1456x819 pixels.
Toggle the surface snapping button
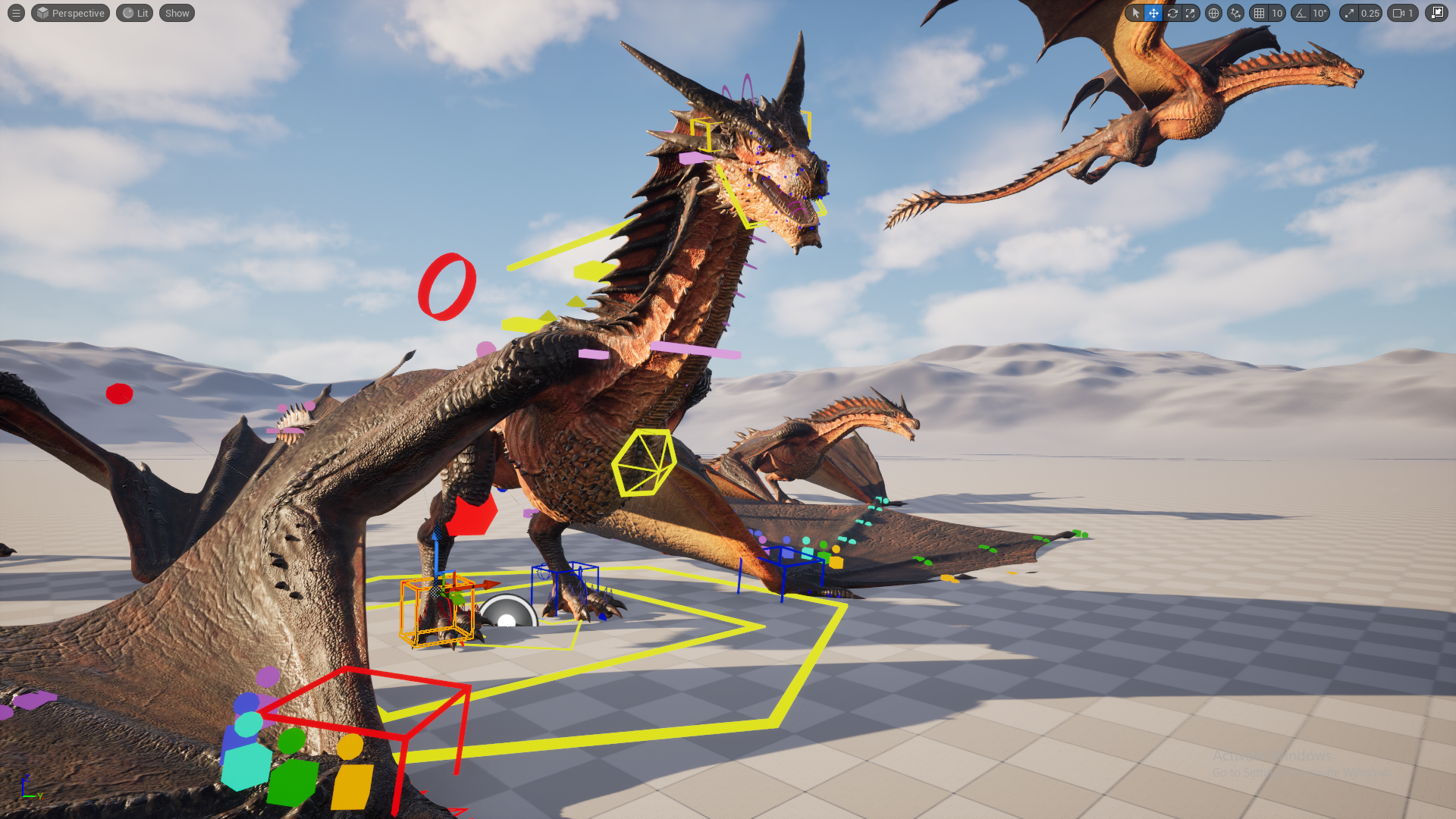point(1236,13)
